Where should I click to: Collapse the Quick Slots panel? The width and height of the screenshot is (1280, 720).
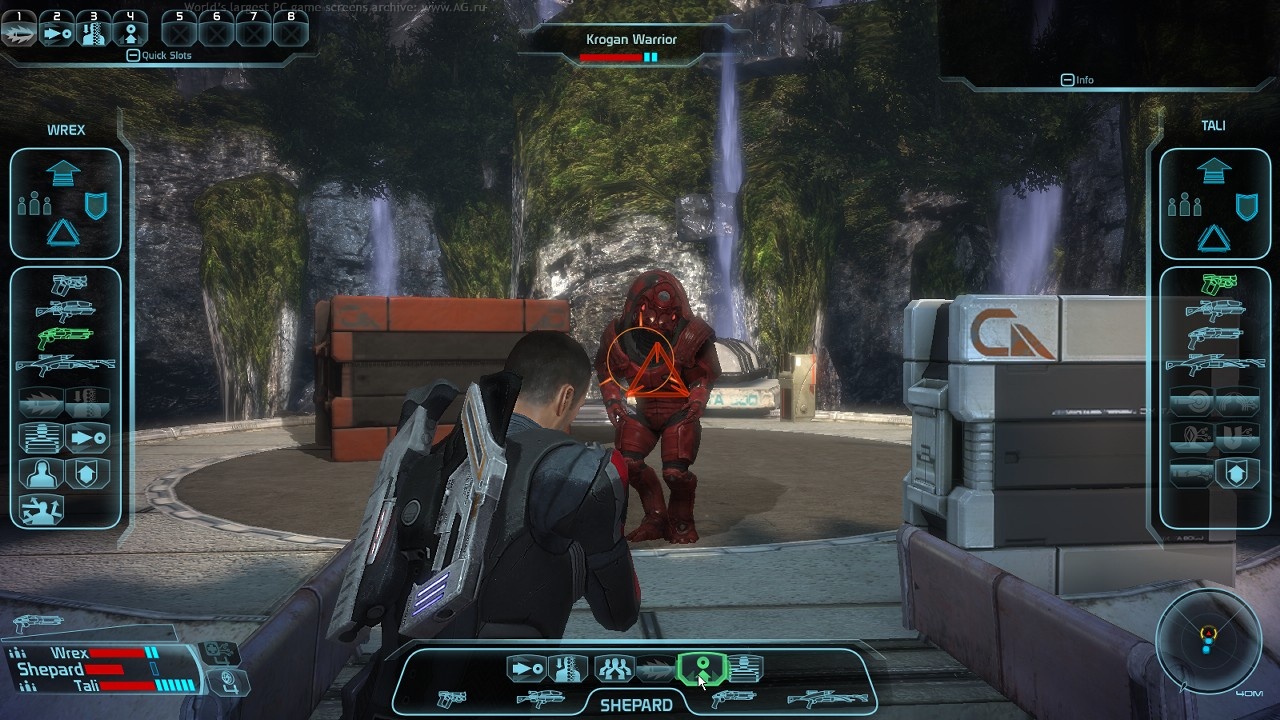[x=133, y=56]
